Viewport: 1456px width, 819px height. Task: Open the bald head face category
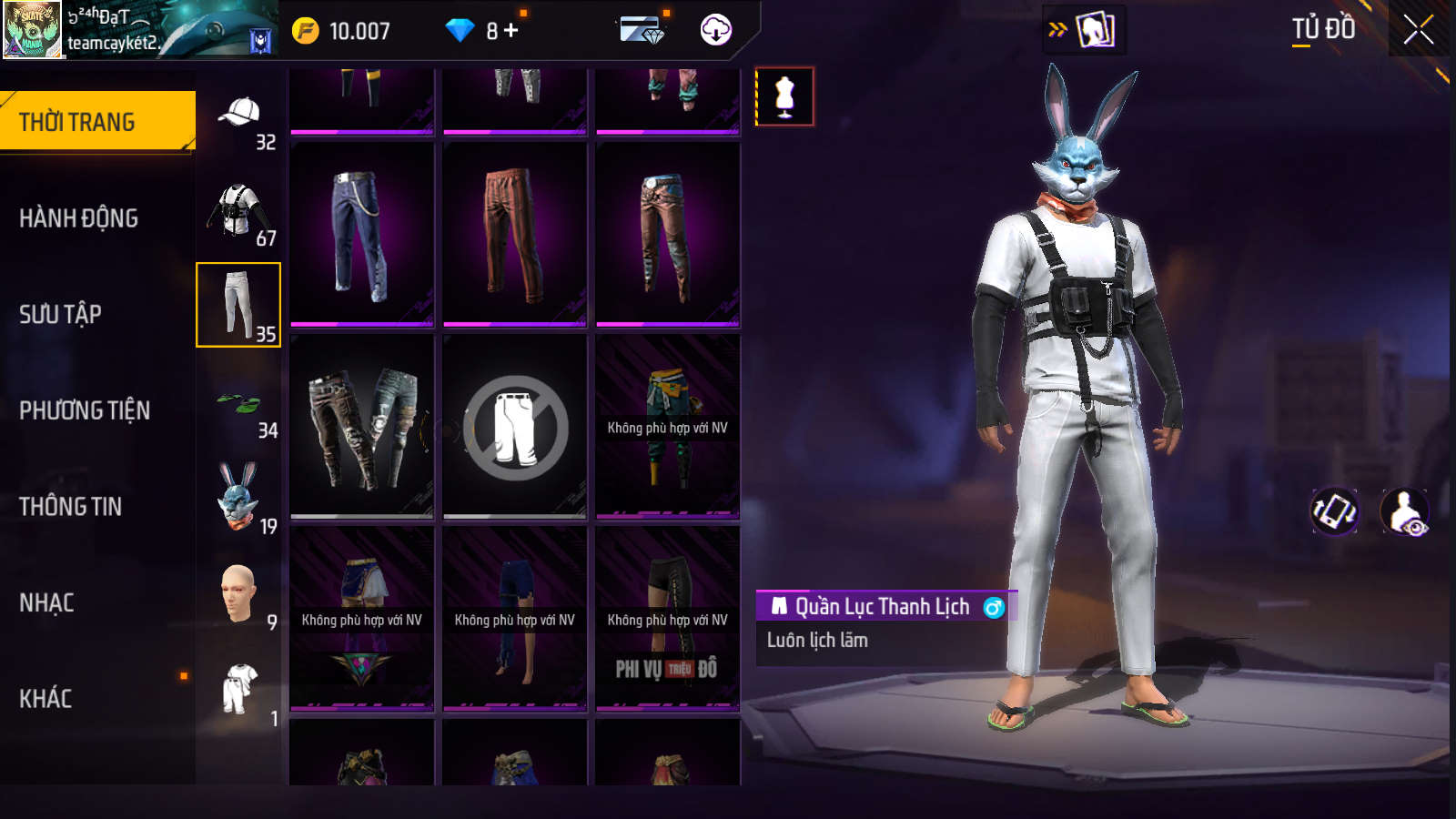point(239,594)
